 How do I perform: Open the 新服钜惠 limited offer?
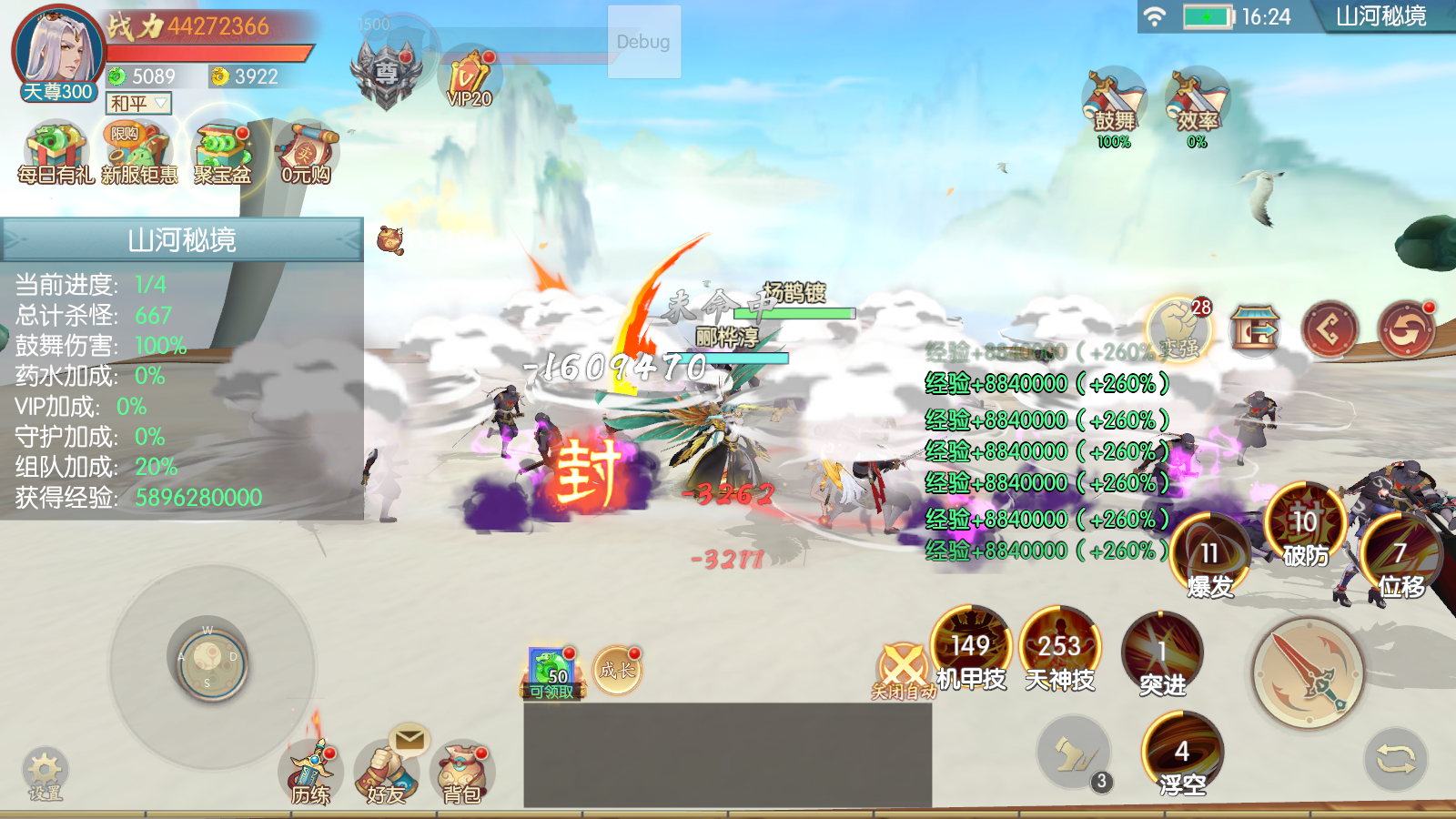[138, 151]
